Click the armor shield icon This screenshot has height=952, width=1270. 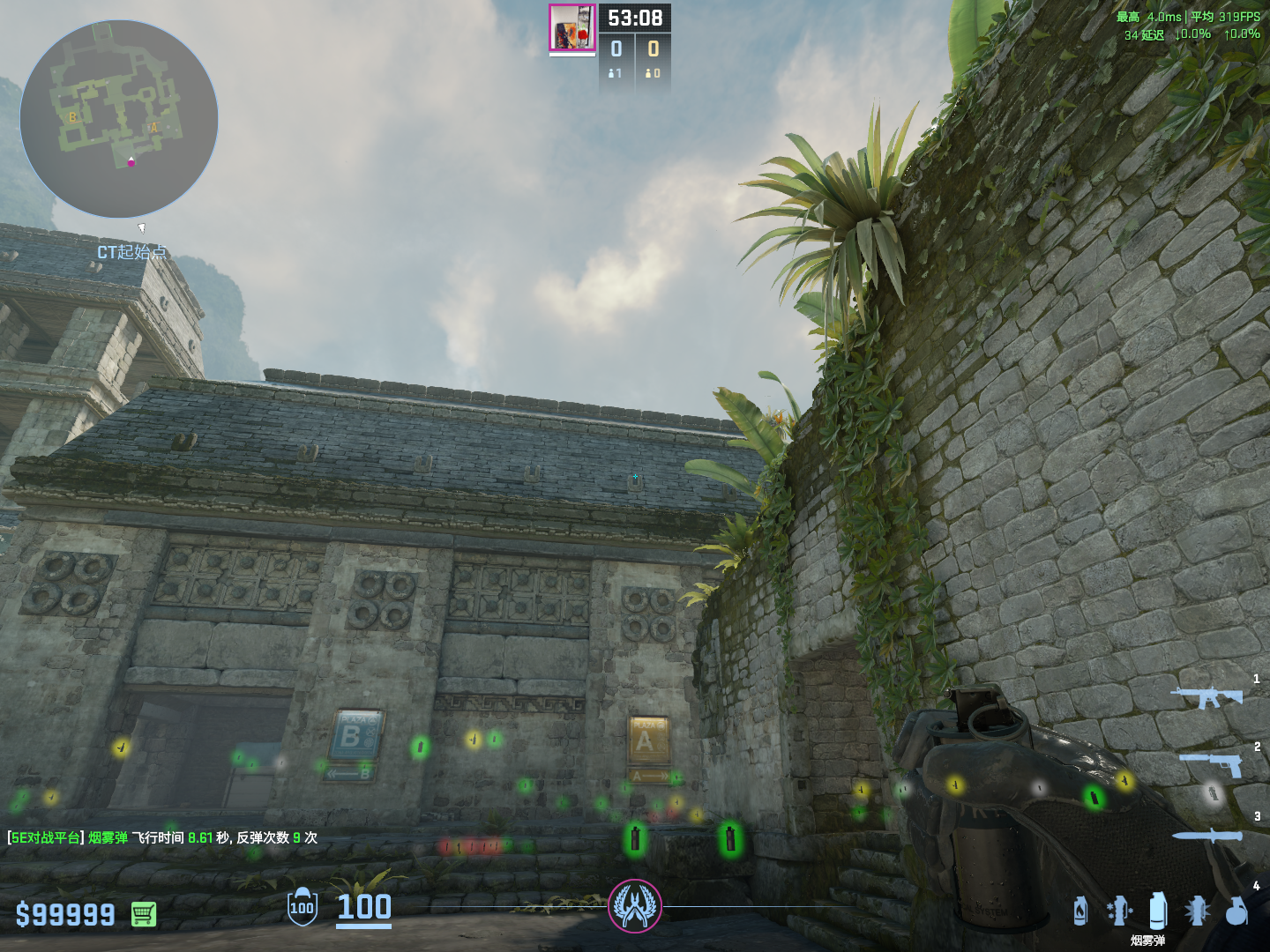pos(302,906)
